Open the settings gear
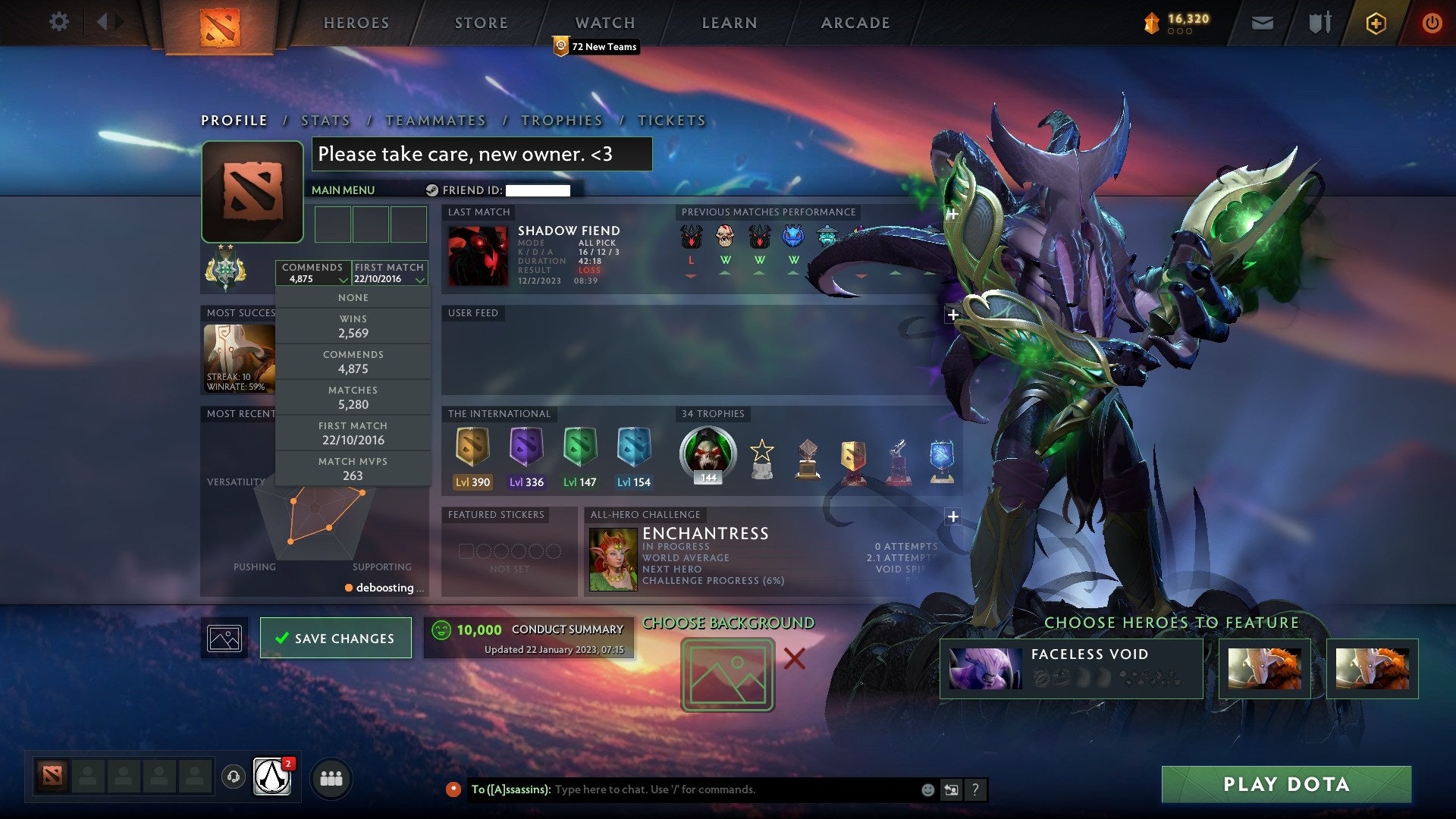Screen dimensions: 1456x819 point(58,22)
